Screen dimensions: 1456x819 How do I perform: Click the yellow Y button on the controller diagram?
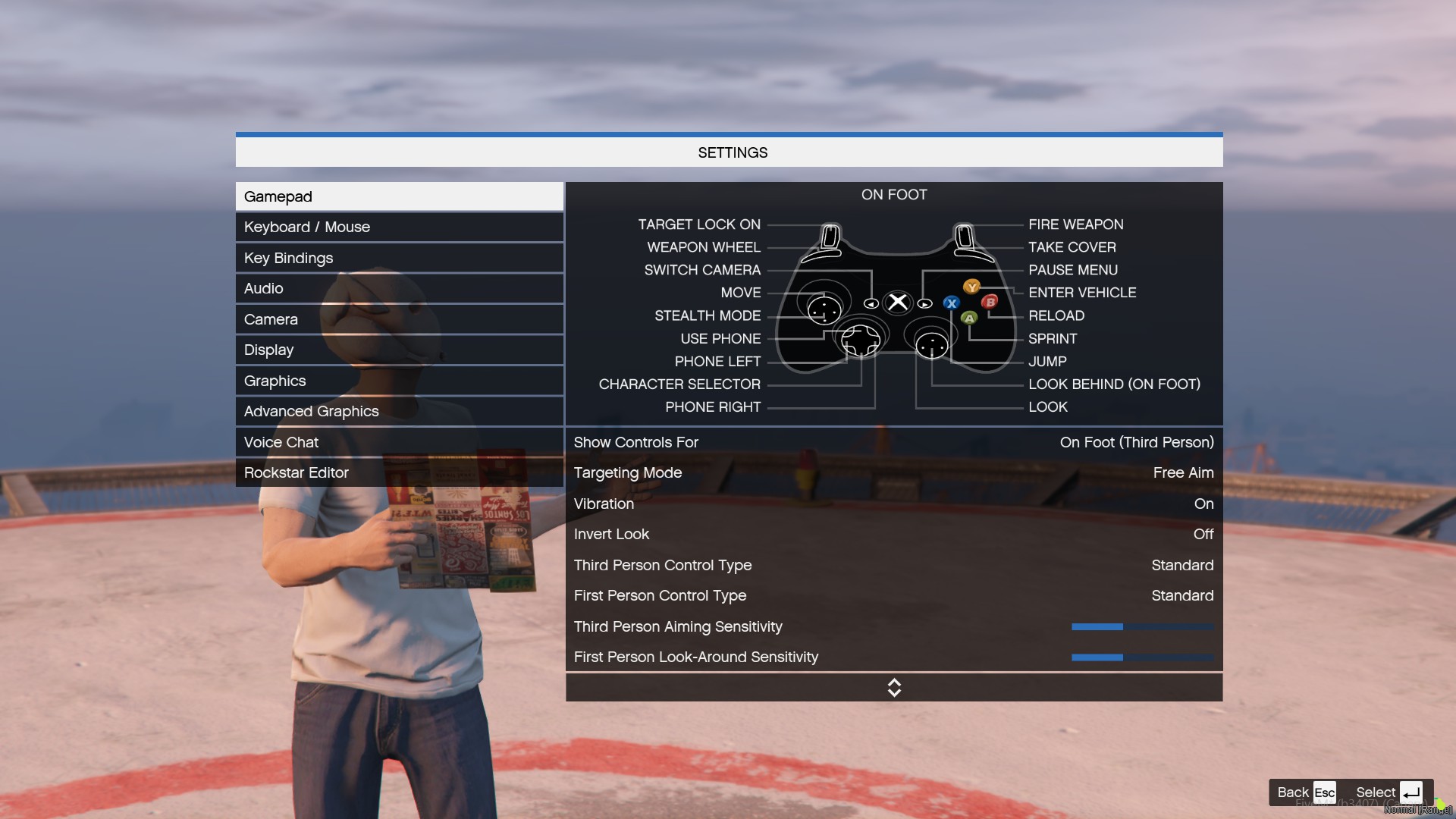tap(971, 287)
